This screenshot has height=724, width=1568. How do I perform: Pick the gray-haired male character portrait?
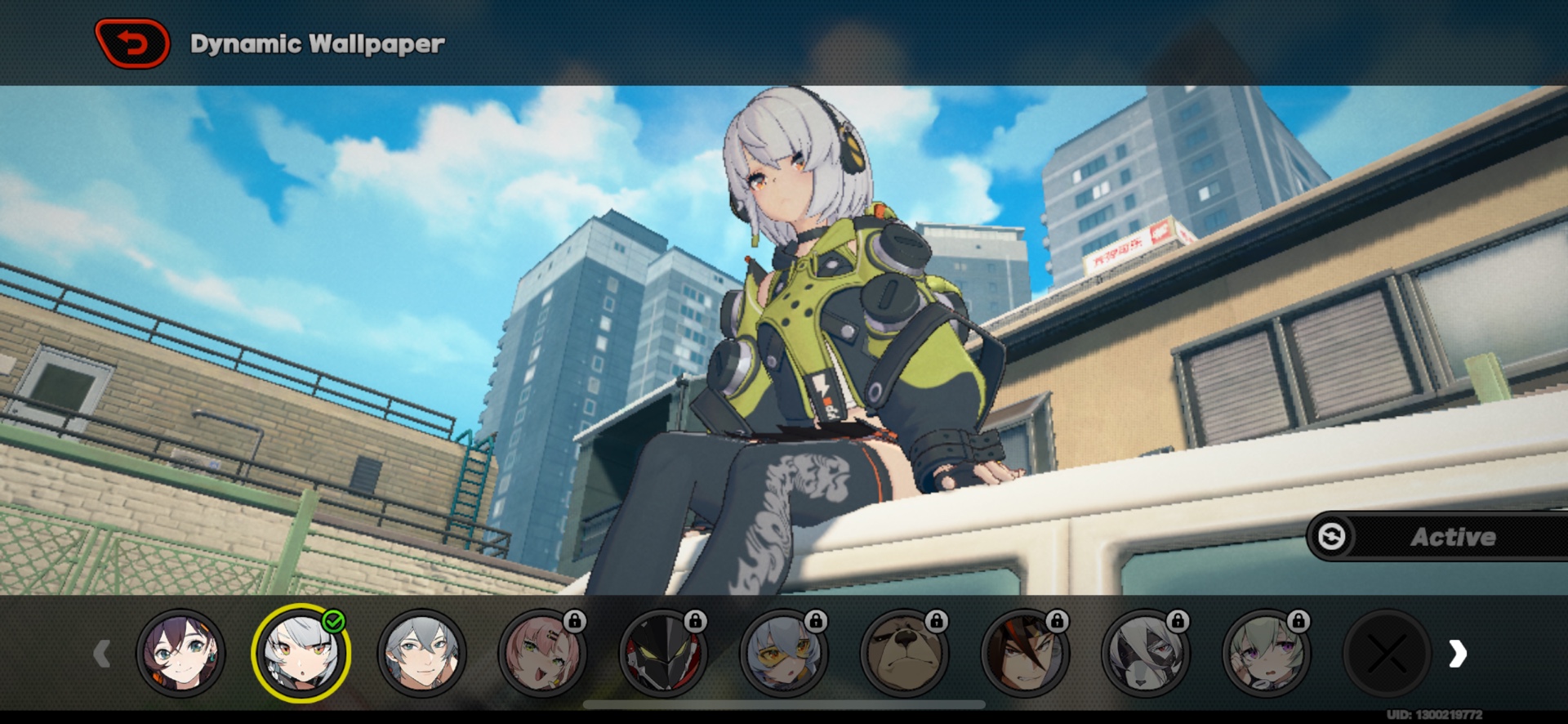421,653
